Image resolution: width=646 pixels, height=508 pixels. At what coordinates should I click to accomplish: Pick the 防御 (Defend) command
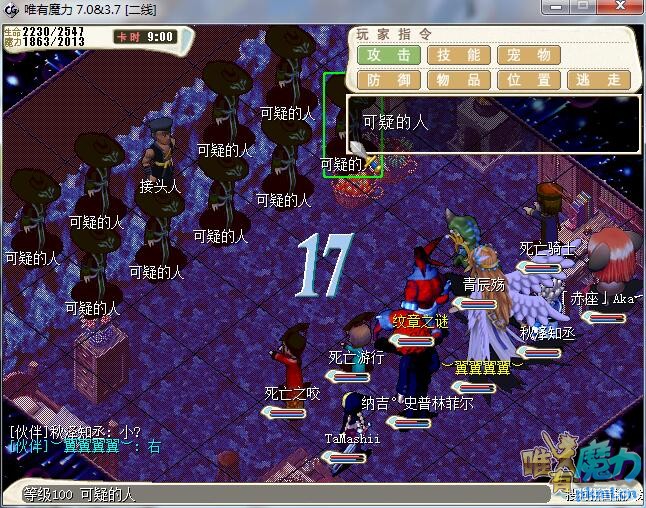[389, 80]
